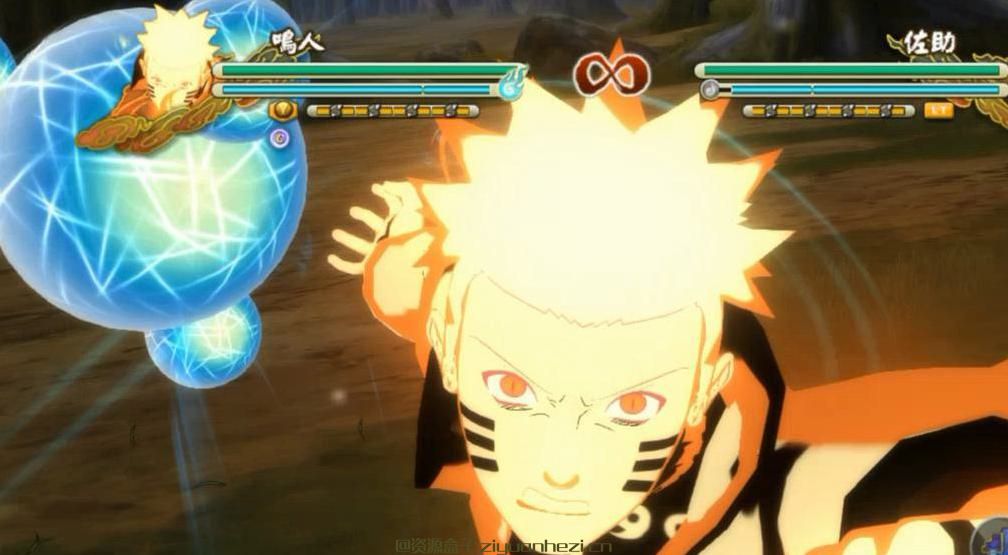
Task: Select the blue swirl icon ending Naruto's chakra bar
Action: click(511, 86)
